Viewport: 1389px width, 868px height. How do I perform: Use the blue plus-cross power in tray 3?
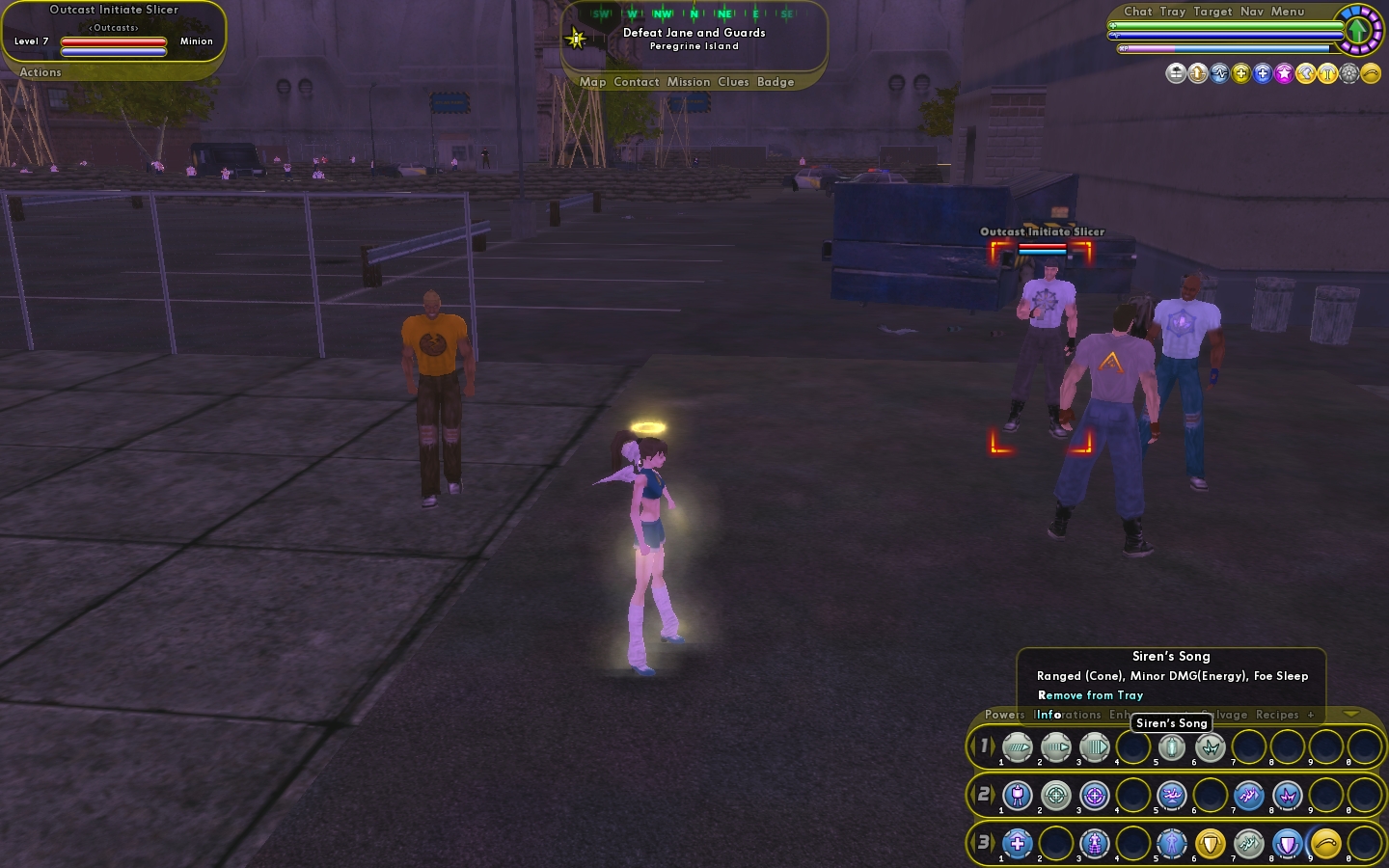tap(1018, 844)
